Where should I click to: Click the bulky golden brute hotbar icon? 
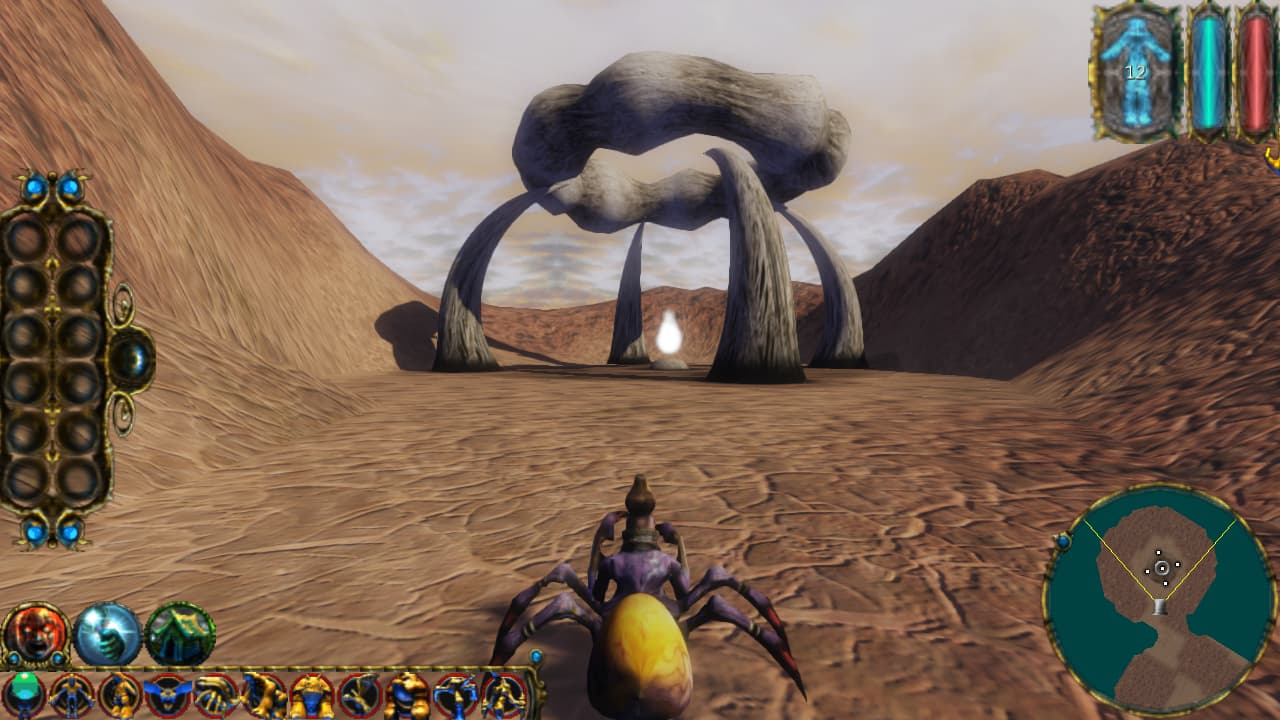point(408,692)
